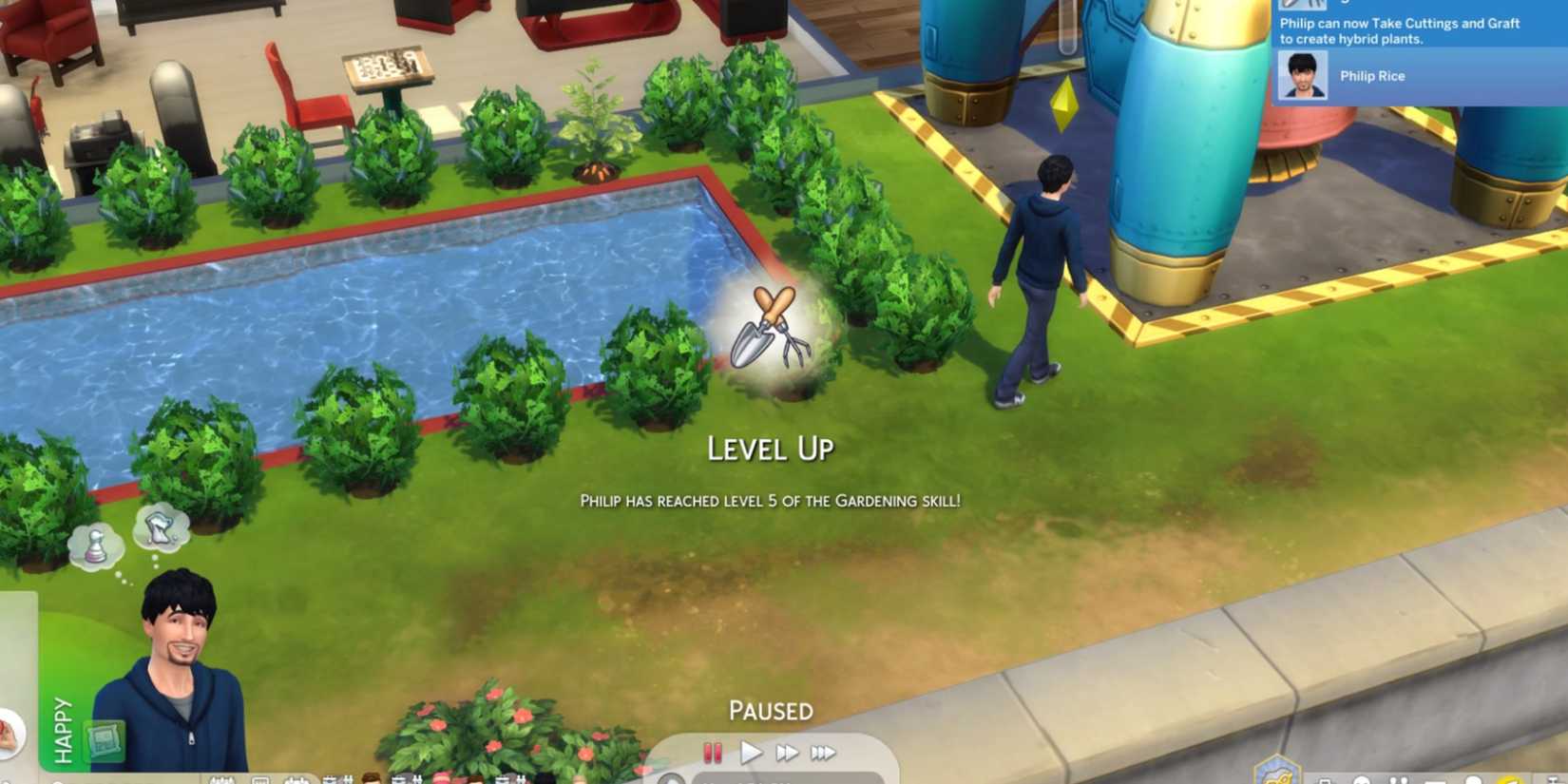Pause the game using the pause icon
This screenshot has height=784, width=1568.
pyautogui.click(x=710, y=753)
